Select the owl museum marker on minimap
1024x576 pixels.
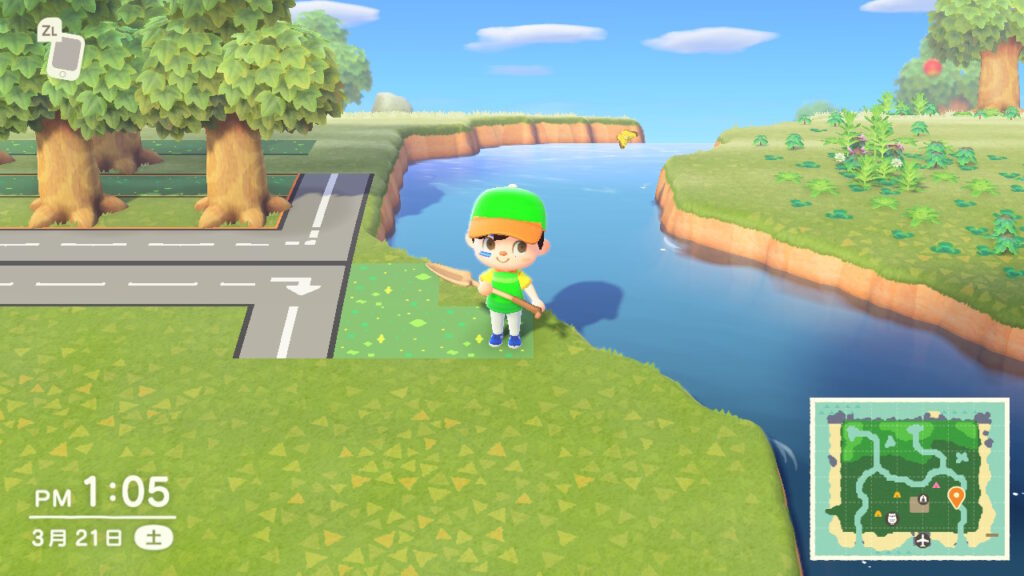click(x=893, y=516)
